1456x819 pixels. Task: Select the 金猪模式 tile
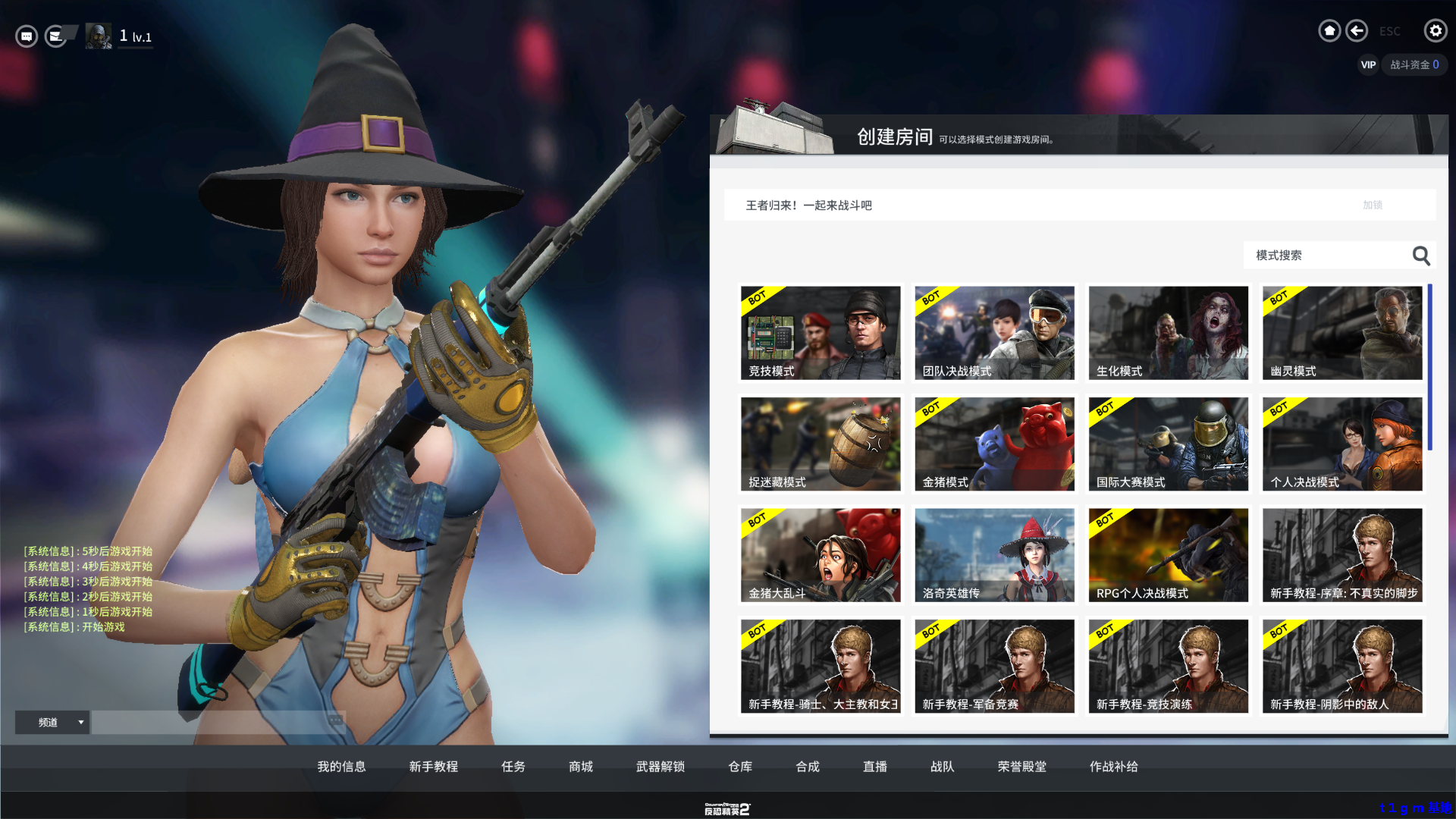click(994, 444)
